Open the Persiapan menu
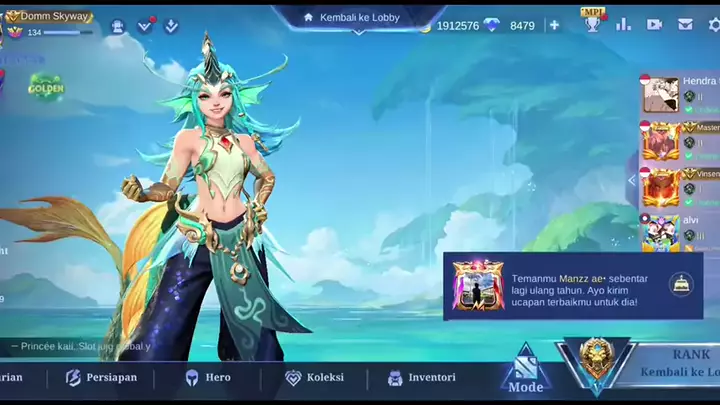 tap(101, 378)
